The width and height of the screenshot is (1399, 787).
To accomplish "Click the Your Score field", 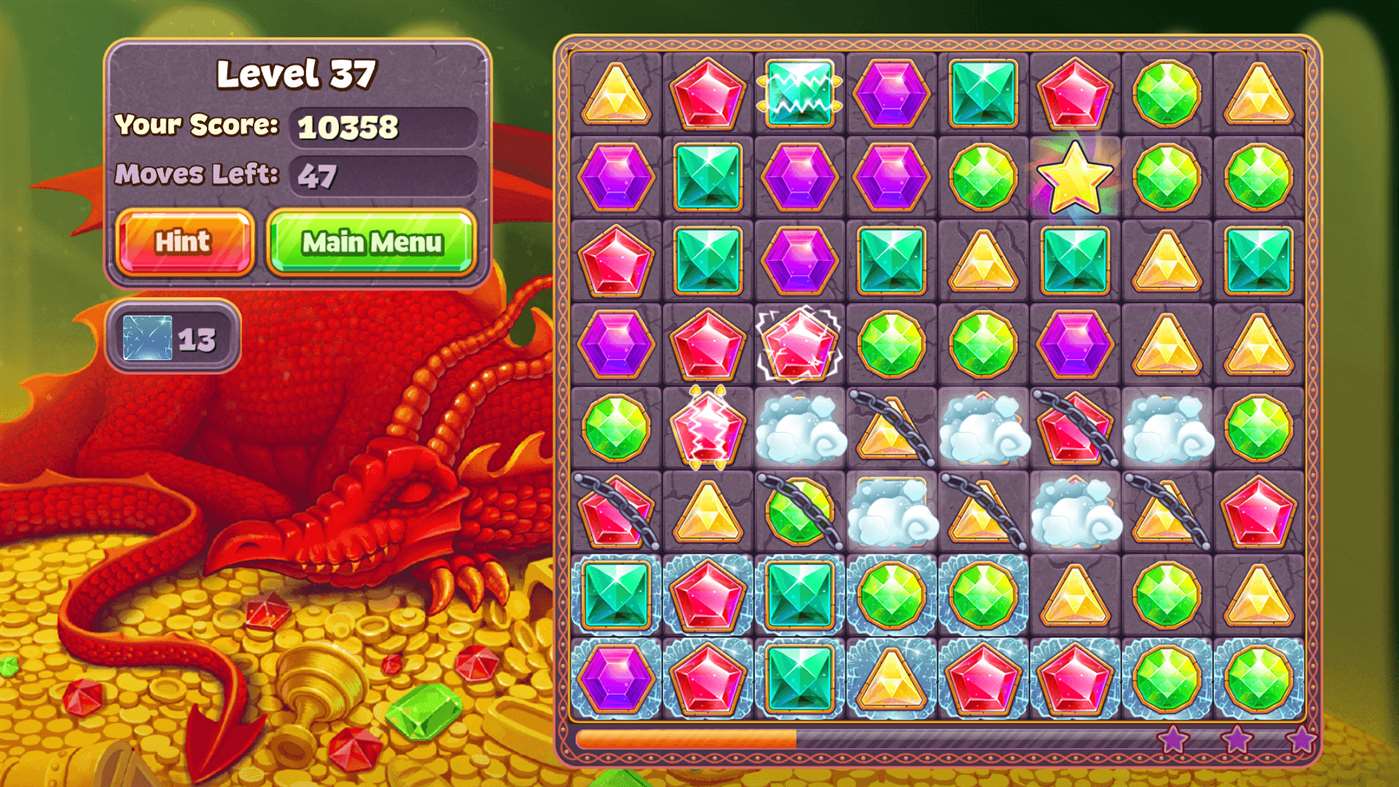I will point(383,127).
